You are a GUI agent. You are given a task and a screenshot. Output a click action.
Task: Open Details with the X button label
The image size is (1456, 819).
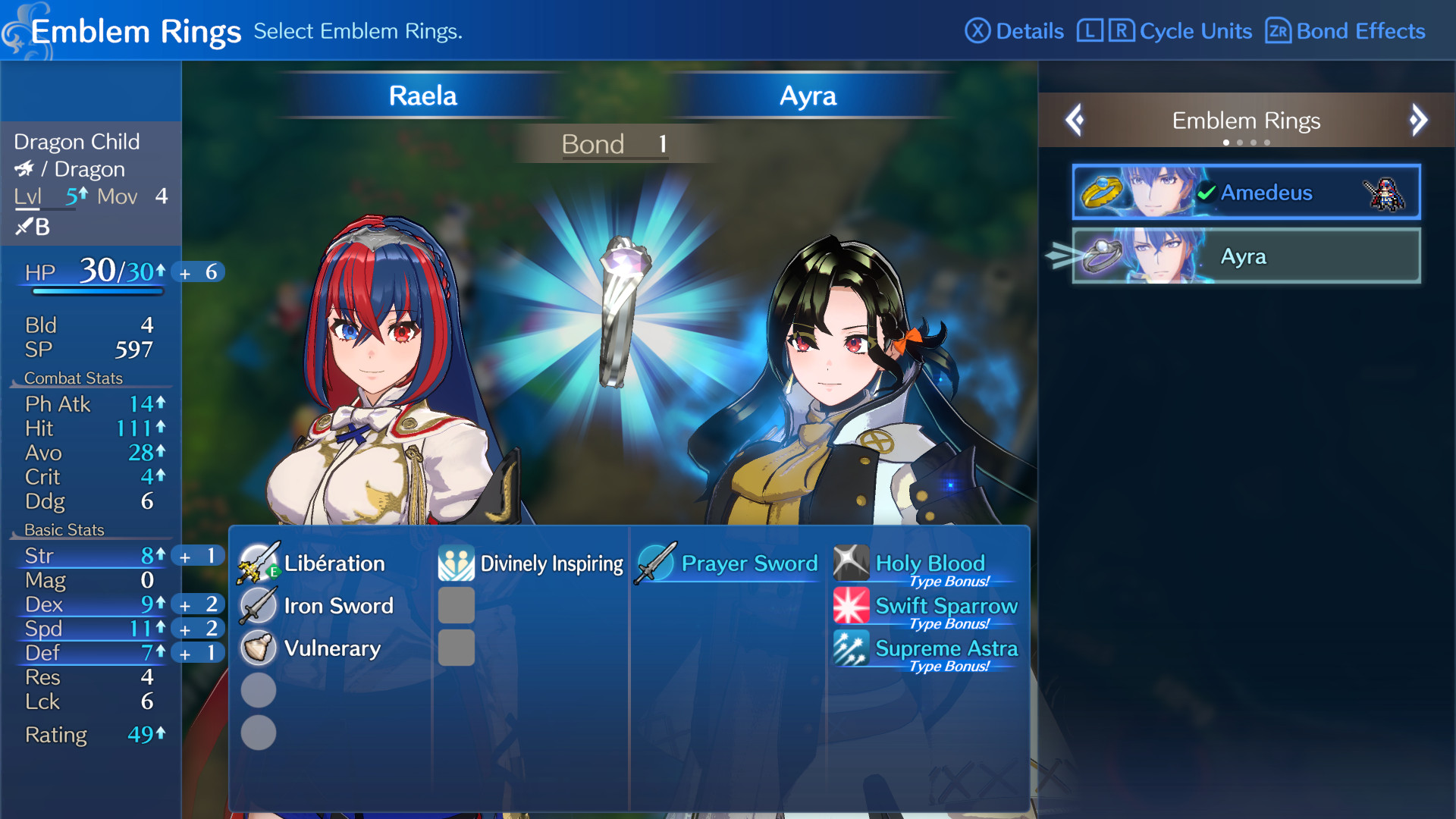(1016, 31)
